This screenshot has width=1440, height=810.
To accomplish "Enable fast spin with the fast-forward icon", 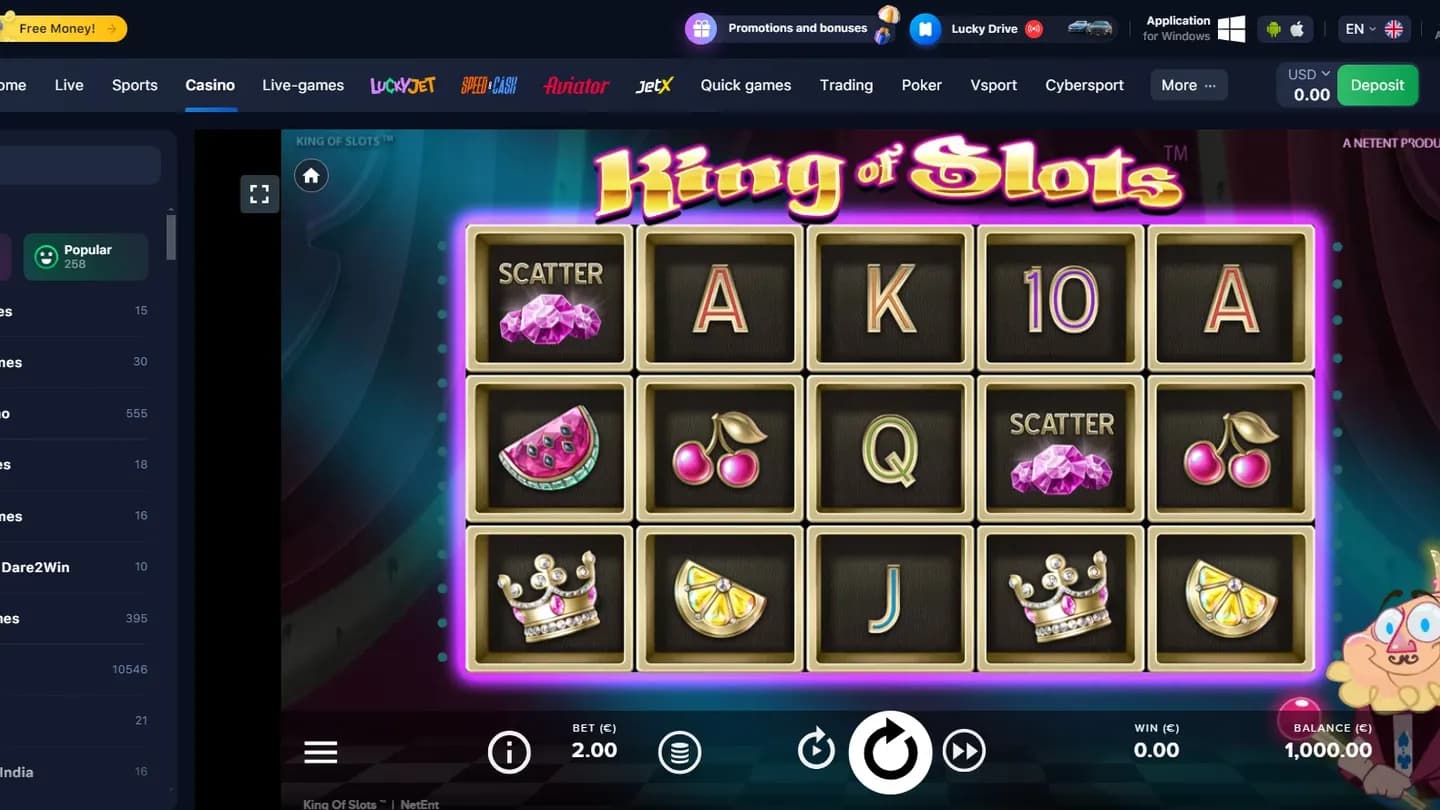I will 964,752.
